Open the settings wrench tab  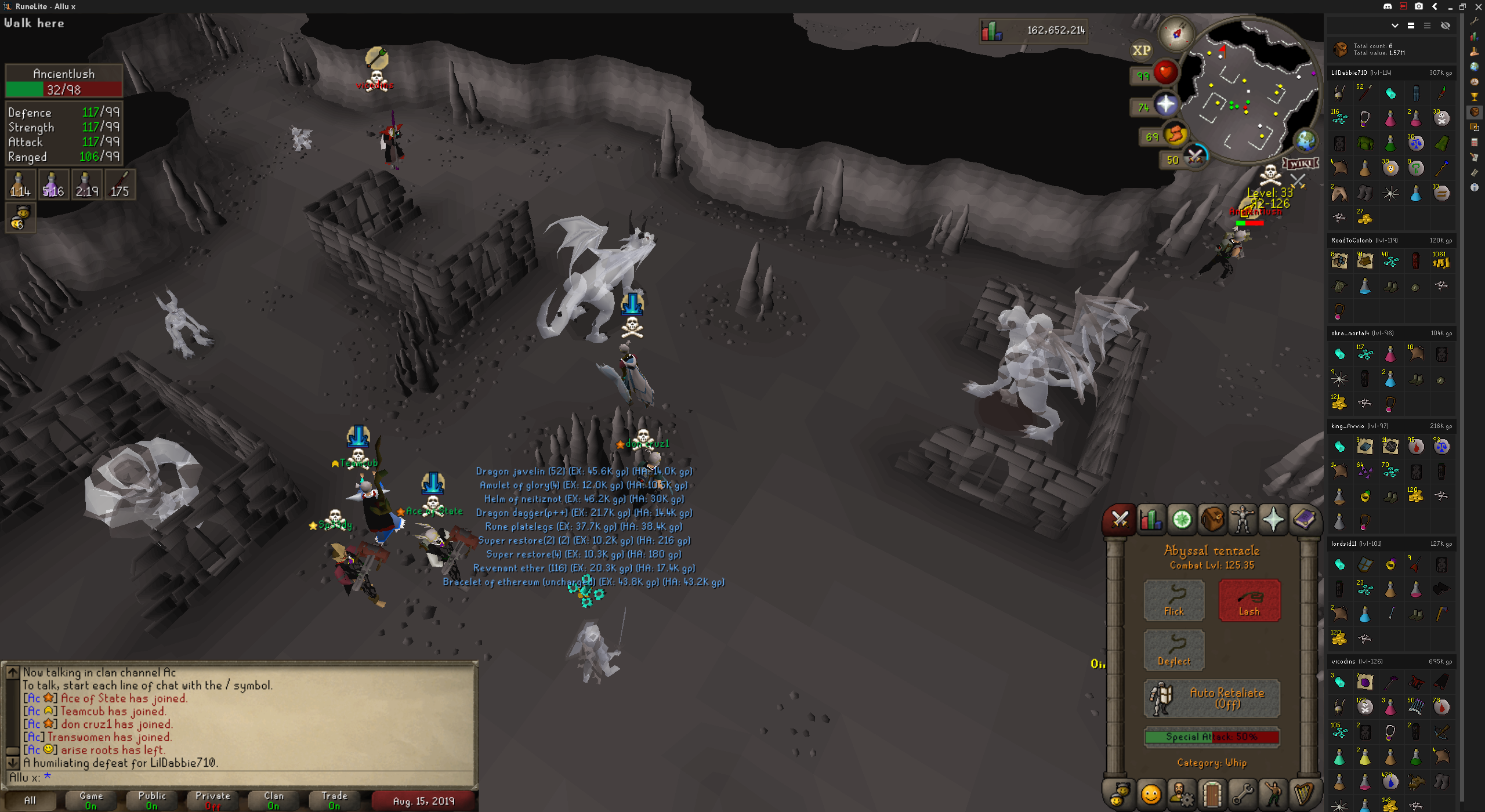pyautogui.click(x=1243, y=793)
